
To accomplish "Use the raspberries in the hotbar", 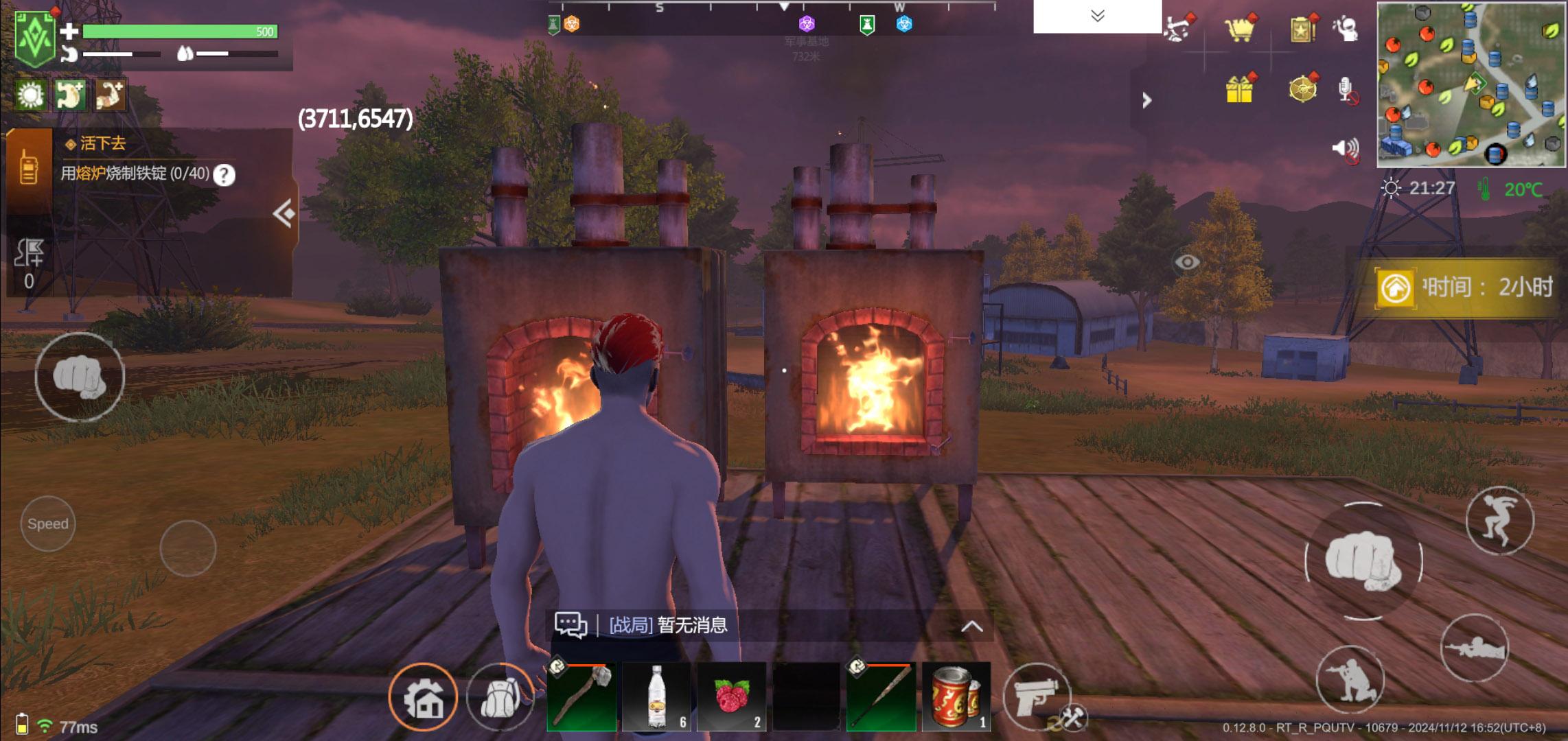I will [x=731, y=696].
